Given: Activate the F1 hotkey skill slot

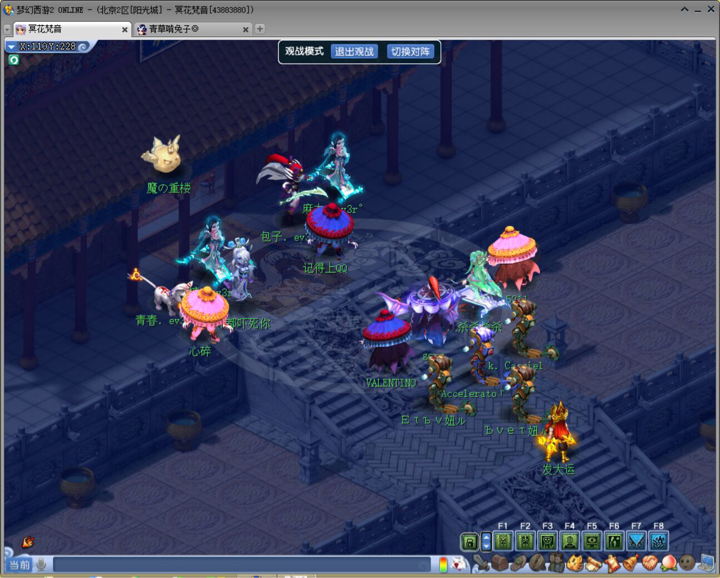Looking at the screenshot, I should click(x=503, y=541).
